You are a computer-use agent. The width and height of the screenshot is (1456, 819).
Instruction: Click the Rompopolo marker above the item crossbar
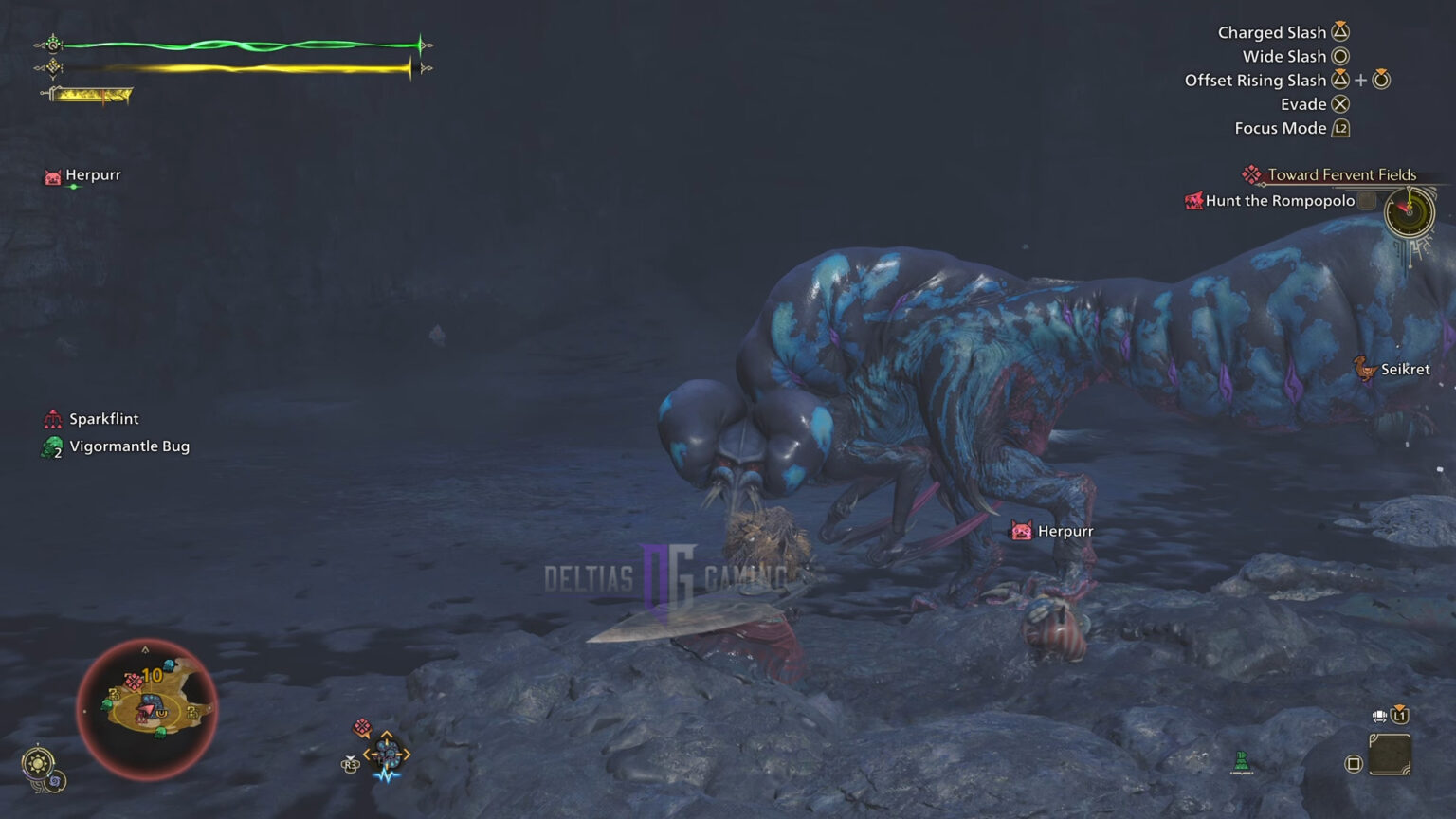click(x=362, y=724)
